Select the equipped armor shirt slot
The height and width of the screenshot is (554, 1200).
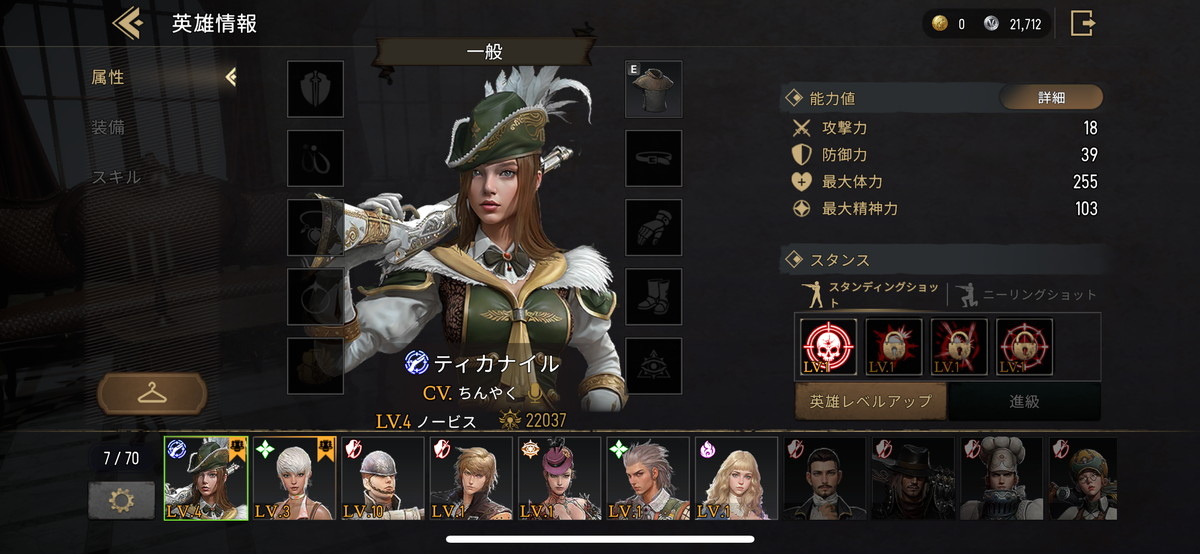[x=654, y=89]
